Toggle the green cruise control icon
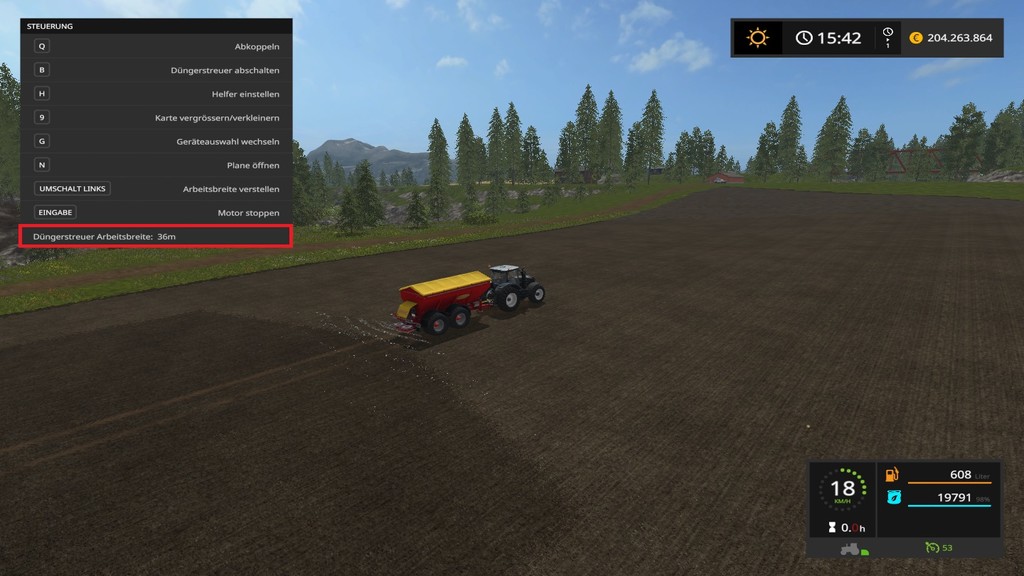This screenshot has width=1024, height=576. coord(931,547)
